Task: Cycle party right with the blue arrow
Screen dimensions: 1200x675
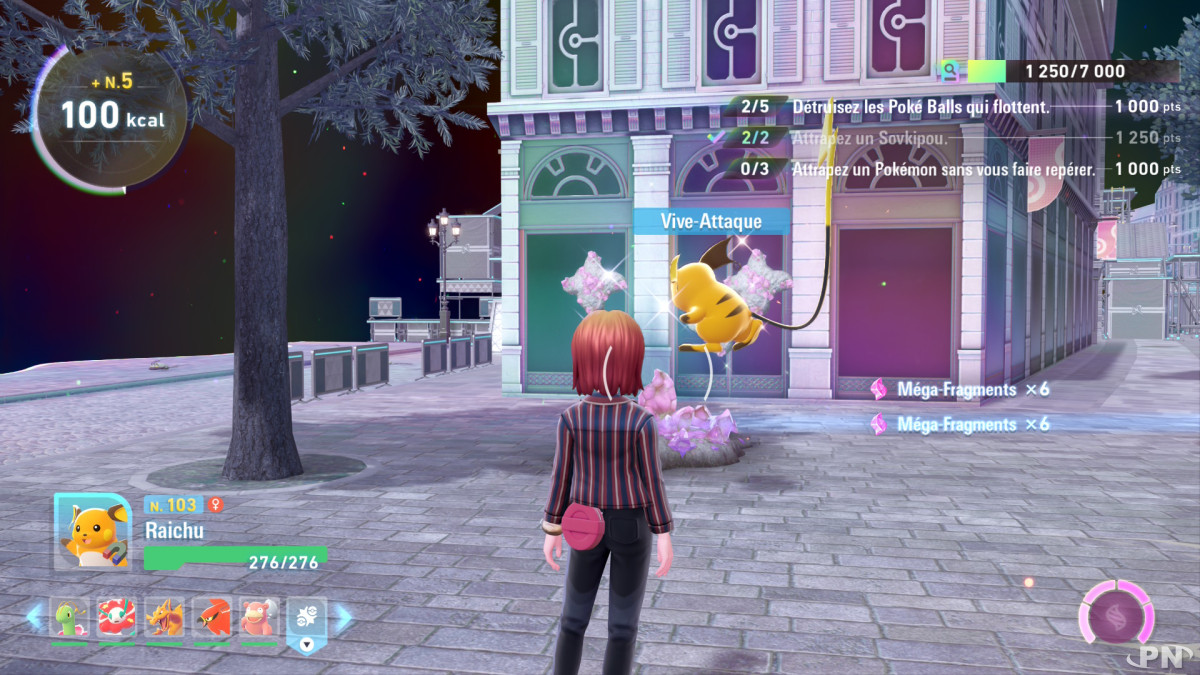Action: (x=342, y=617)
